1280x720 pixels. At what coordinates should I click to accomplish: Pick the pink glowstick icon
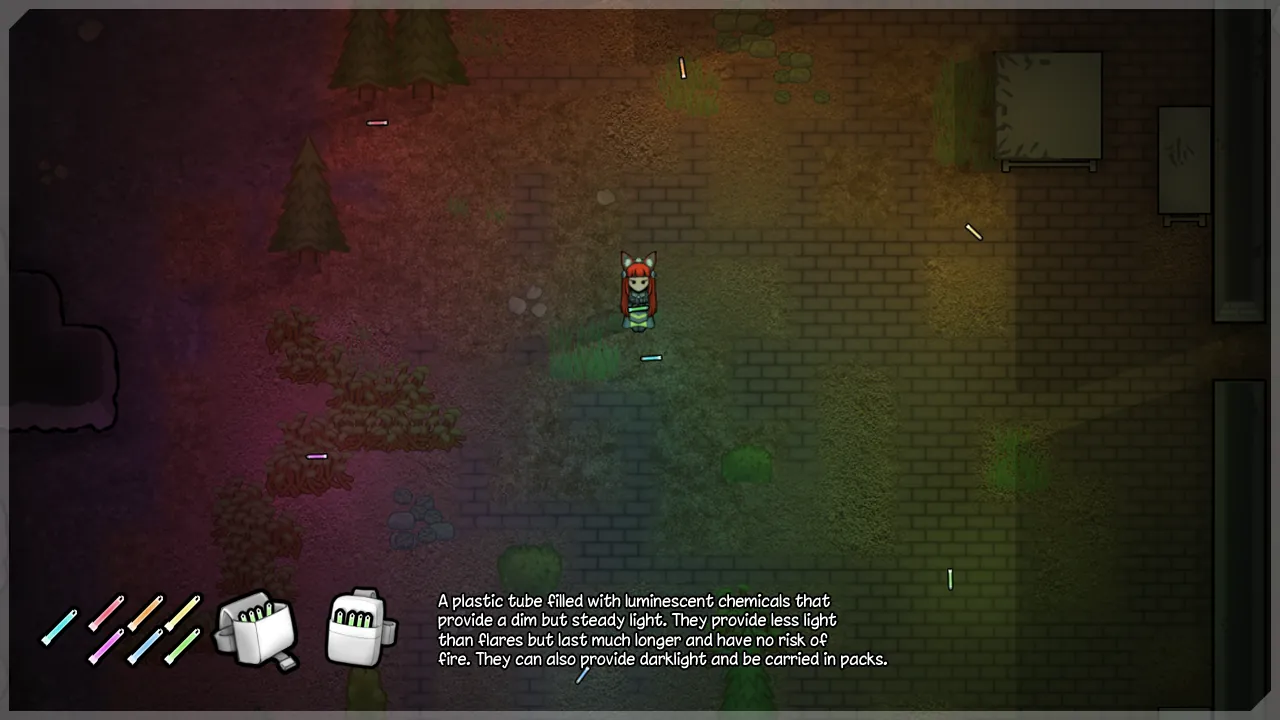coord(106,613)
